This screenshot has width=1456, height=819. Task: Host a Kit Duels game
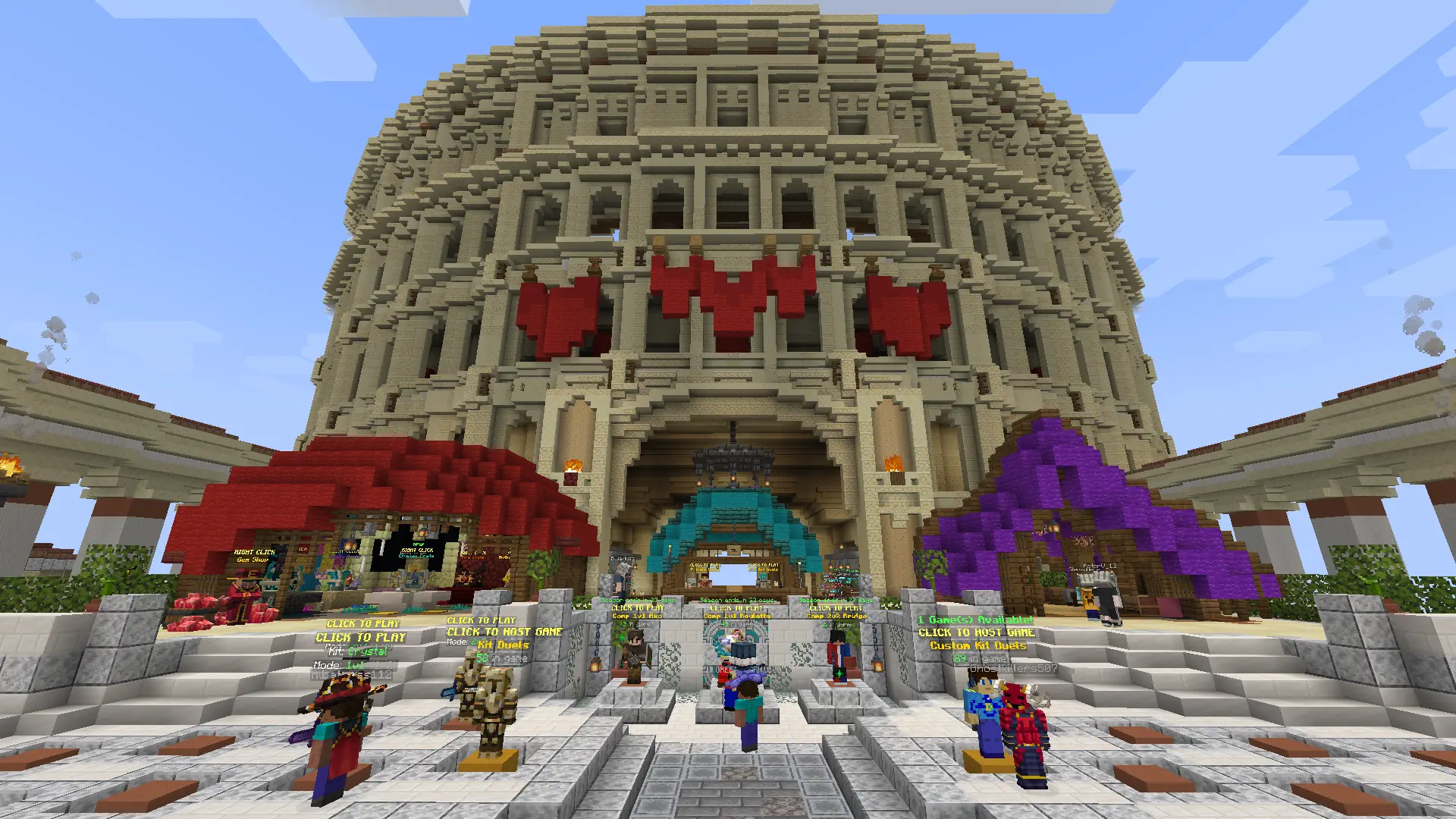click(x=504, y=632)
